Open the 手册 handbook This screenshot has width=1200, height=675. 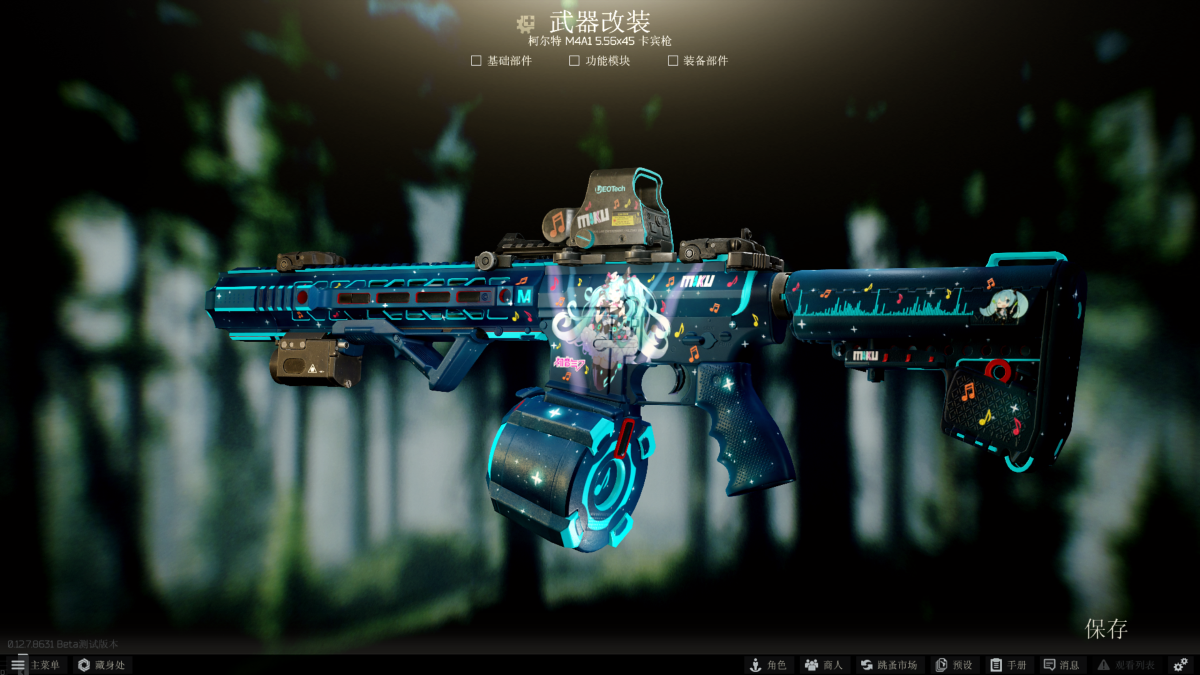[x=1008, y=665]
